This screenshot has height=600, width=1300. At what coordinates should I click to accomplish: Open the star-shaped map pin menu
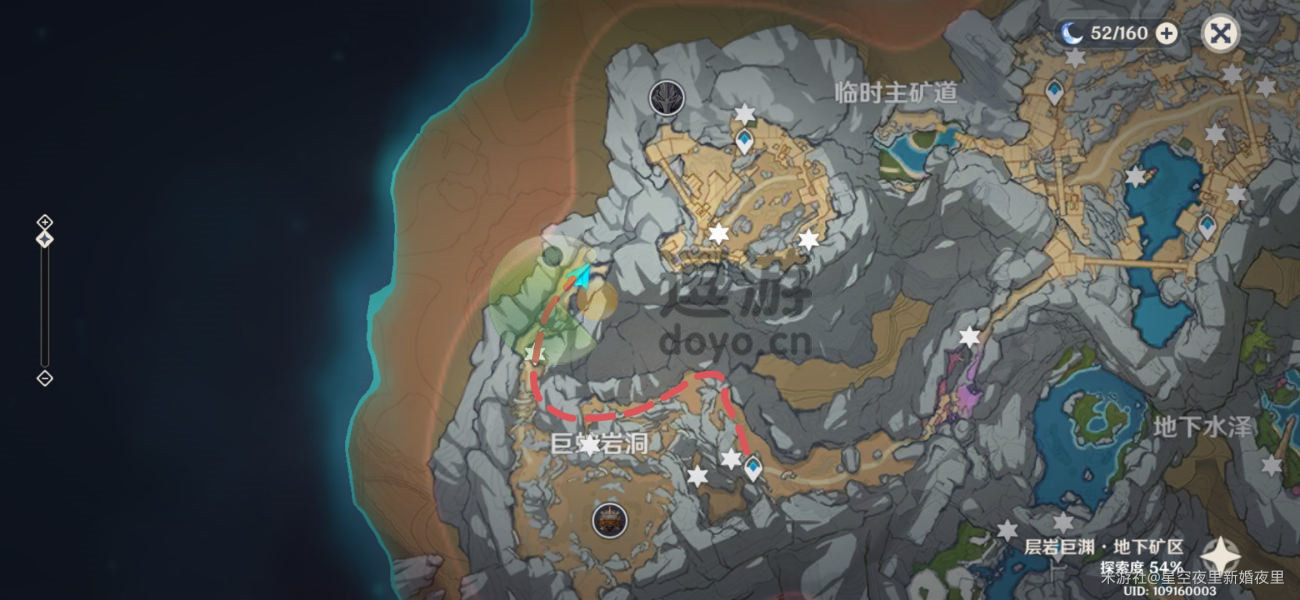(1220, 556)
